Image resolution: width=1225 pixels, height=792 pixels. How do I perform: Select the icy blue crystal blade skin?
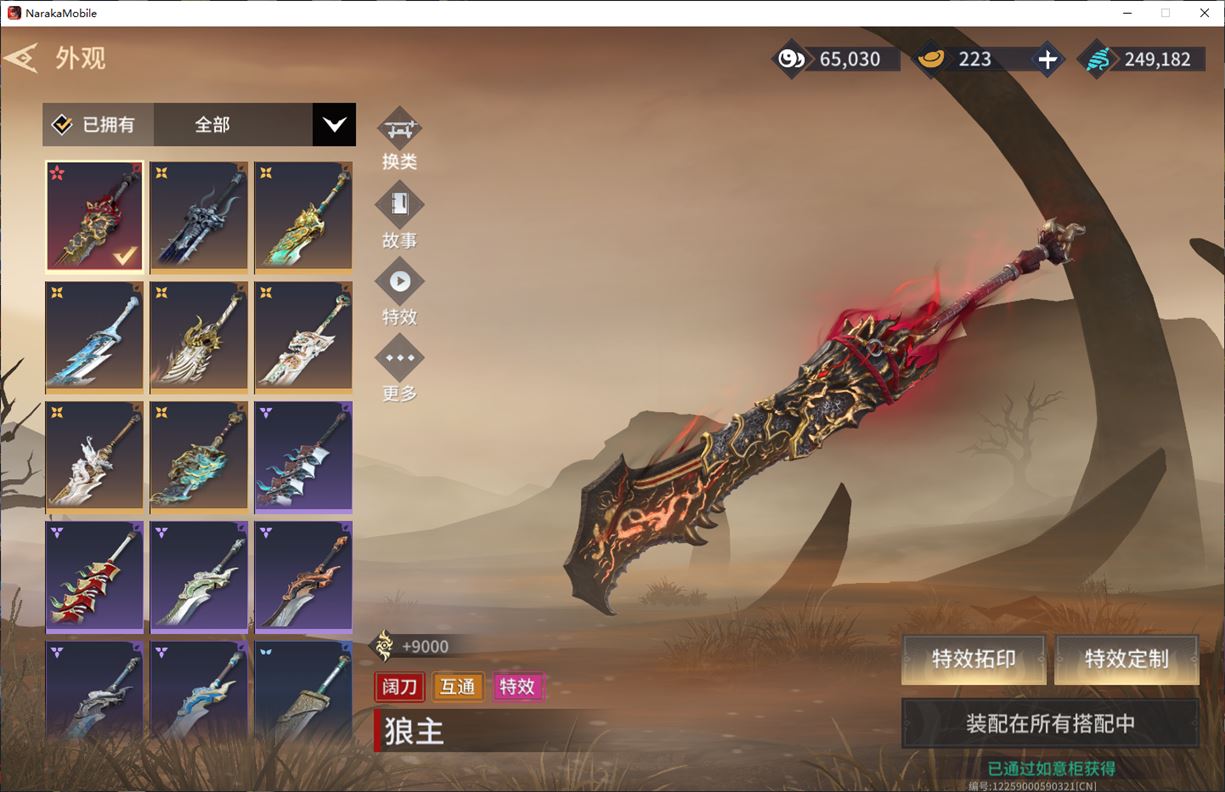[x=95, y=336]
